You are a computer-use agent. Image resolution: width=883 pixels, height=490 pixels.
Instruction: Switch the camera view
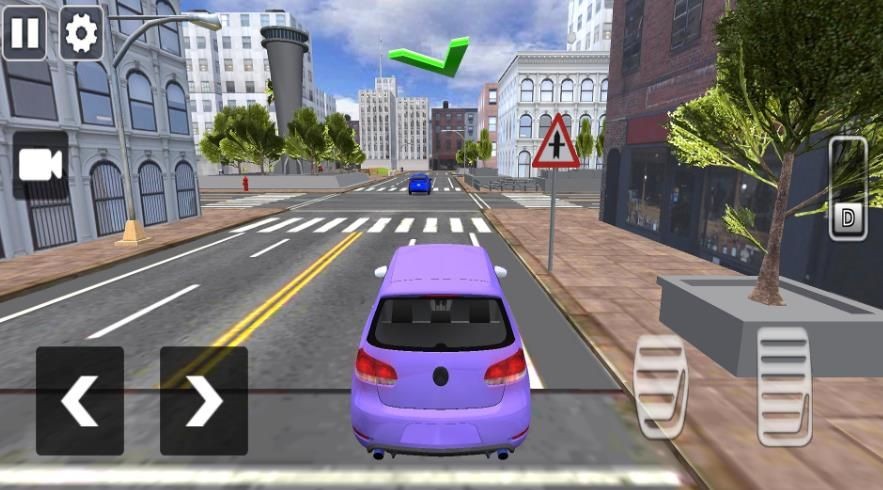coord(40,165)
